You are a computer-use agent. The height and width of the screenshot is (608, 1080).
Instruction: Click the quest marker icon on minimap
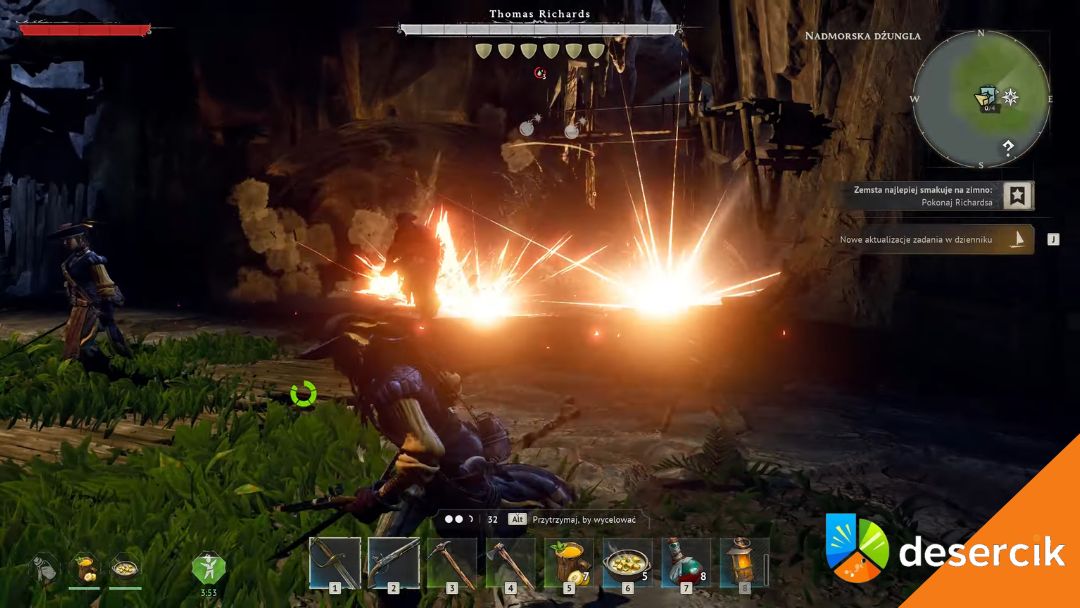pos(987,98)
